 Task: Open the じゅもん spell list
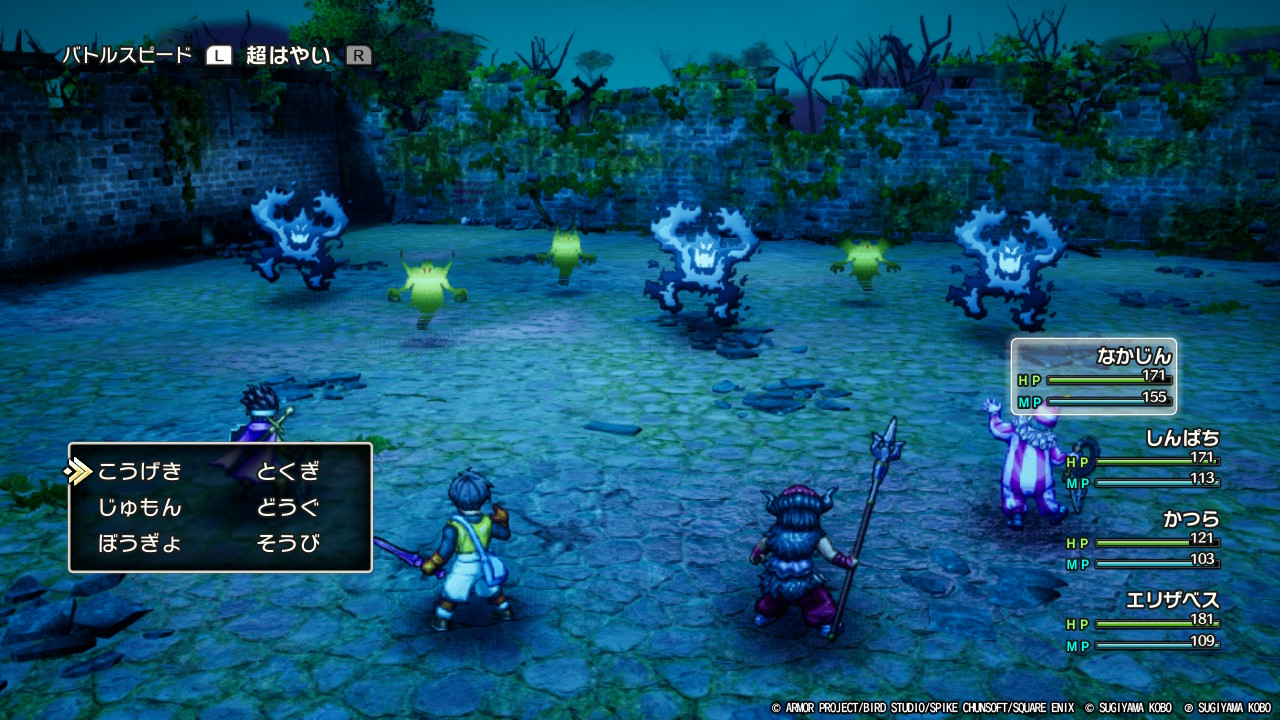click(x=140, y=508)
